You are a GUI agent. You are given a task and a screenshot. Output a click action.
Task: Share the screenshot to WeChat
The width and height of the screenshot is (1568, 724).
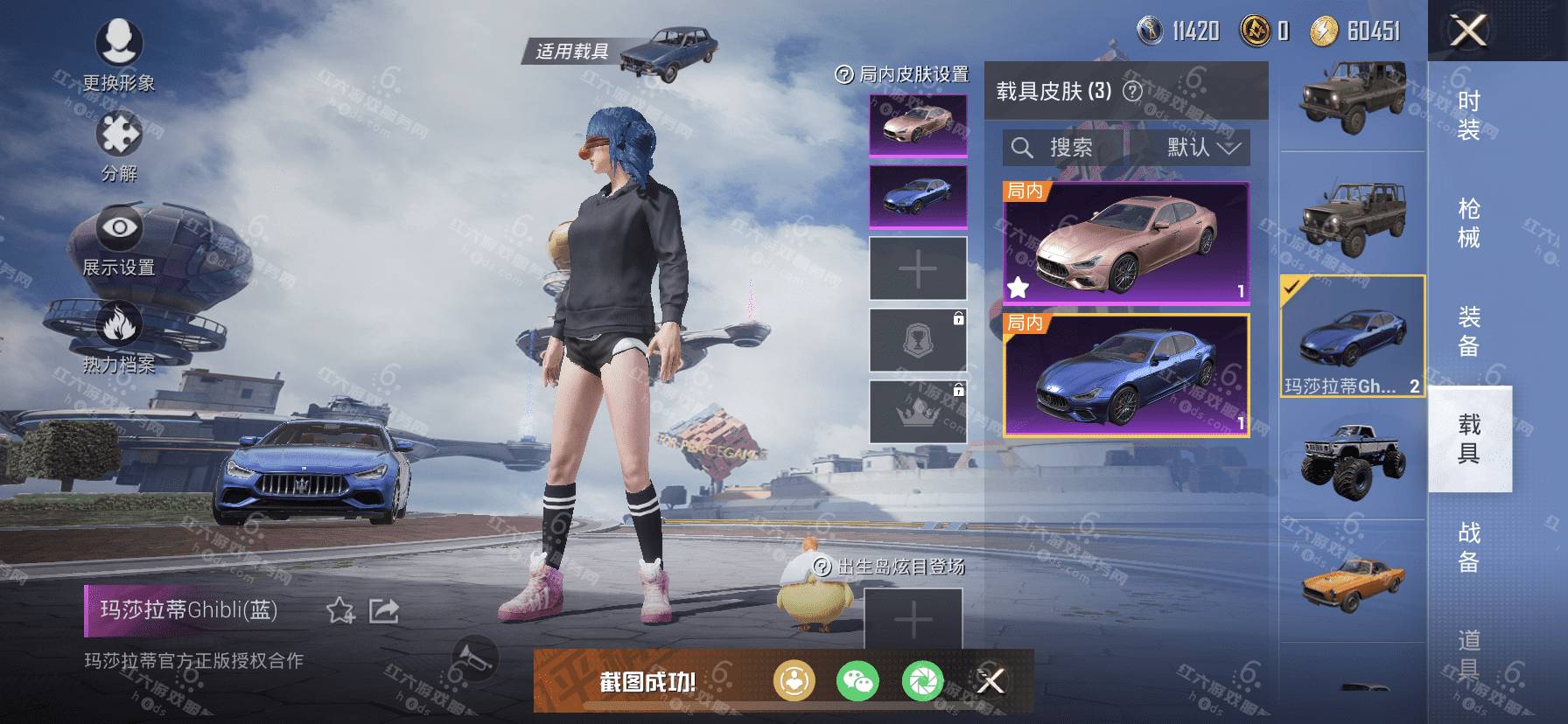[857, 681]
